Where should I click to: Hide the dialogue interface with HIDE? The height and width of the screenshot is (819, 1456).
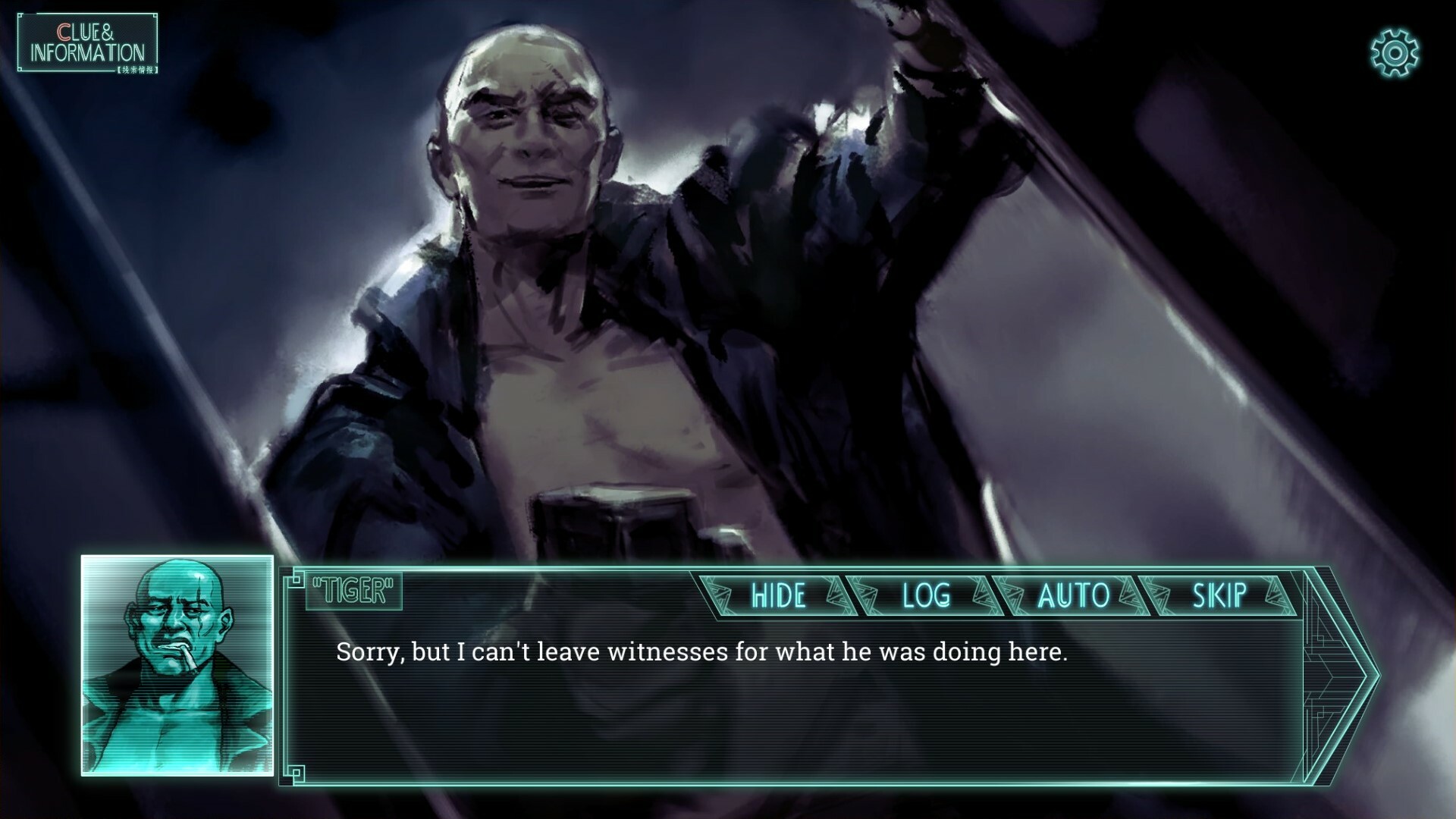click(x=777, y=596)
